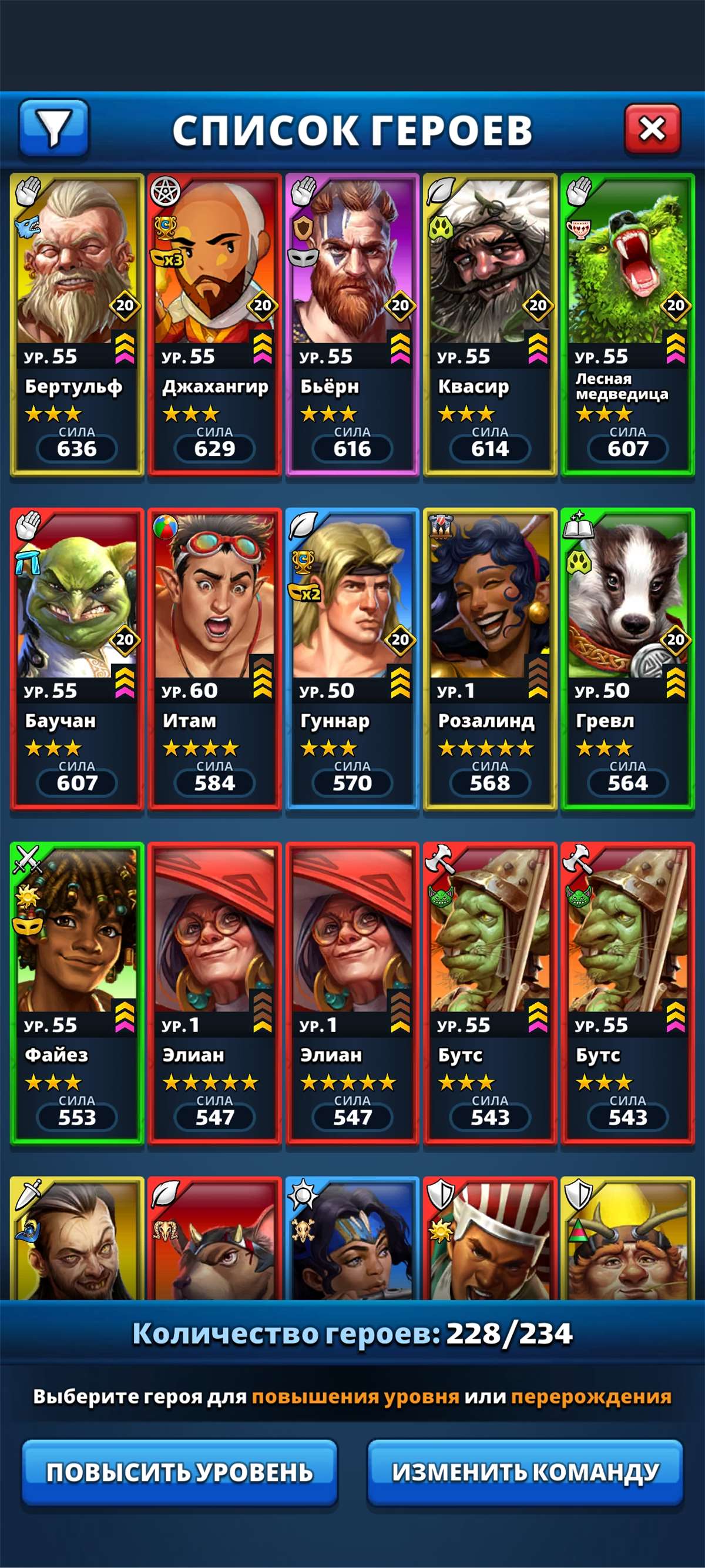This screenshot has height=1568, width=705.
Task: Choose the Баучан goblin card
Action: [x=76, y=659]
